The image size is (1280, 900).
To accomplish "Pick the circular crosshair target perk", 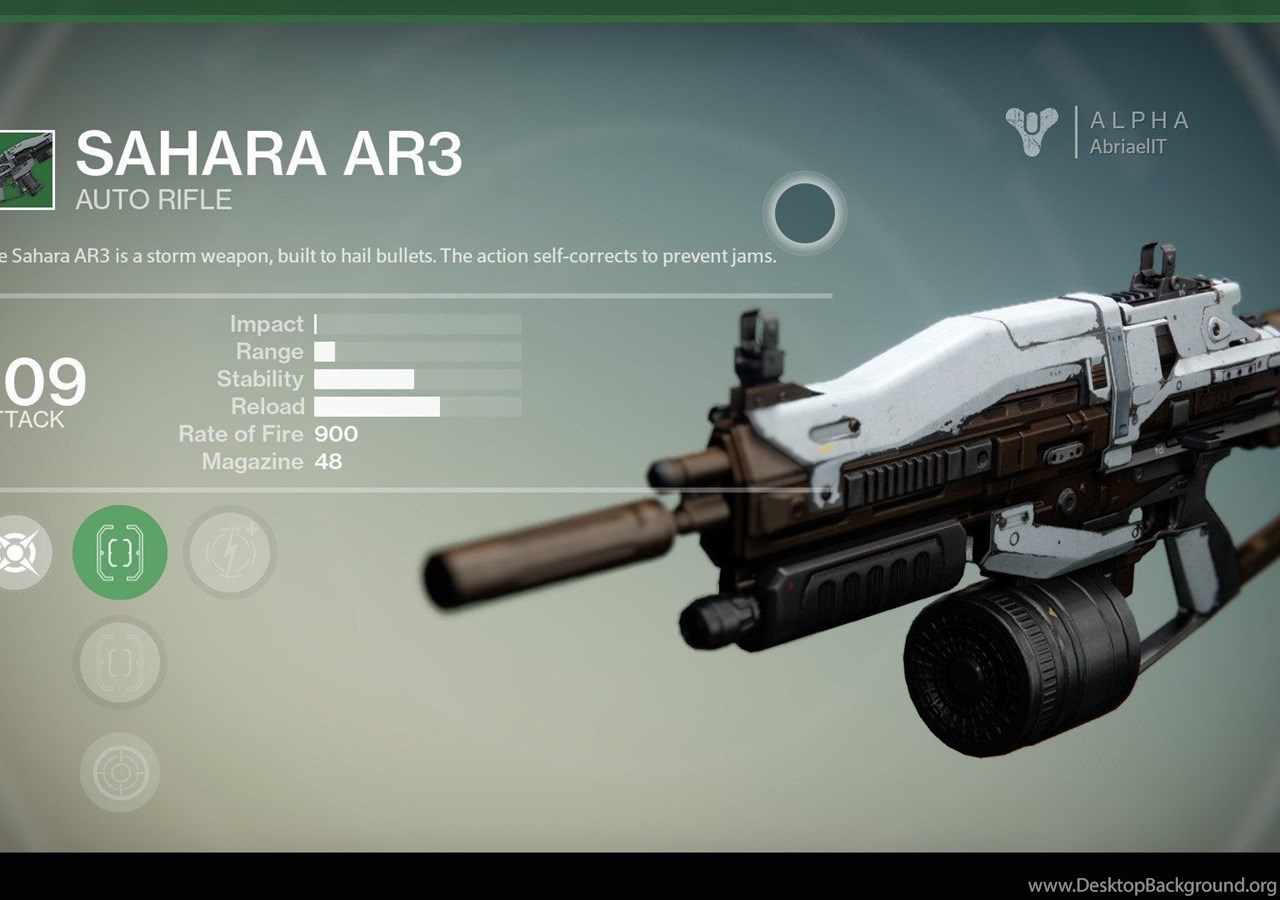I will (120, 772).
